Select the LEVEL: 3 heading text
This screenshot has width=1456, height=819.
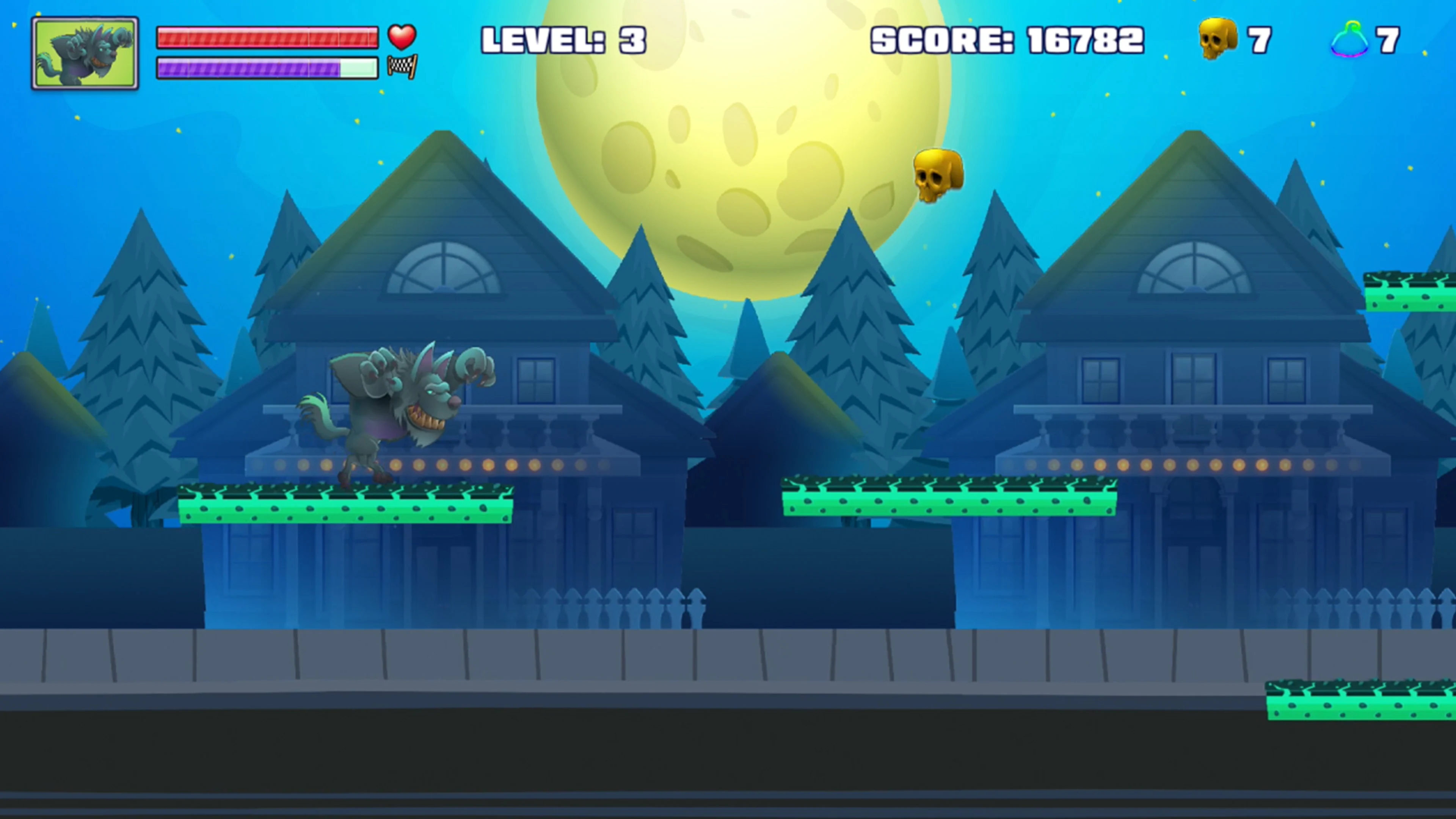[563, 38]
